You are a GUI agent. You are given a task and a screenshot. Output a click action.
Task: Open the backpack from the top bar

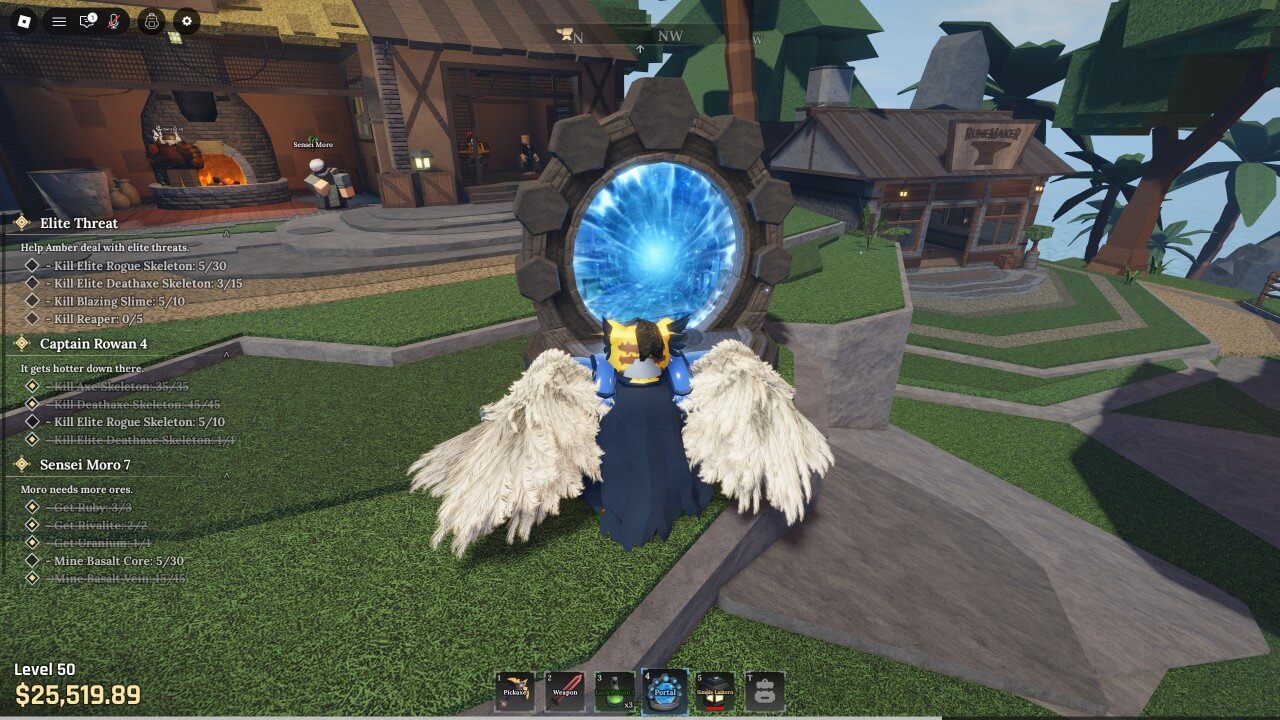point(151,21)
